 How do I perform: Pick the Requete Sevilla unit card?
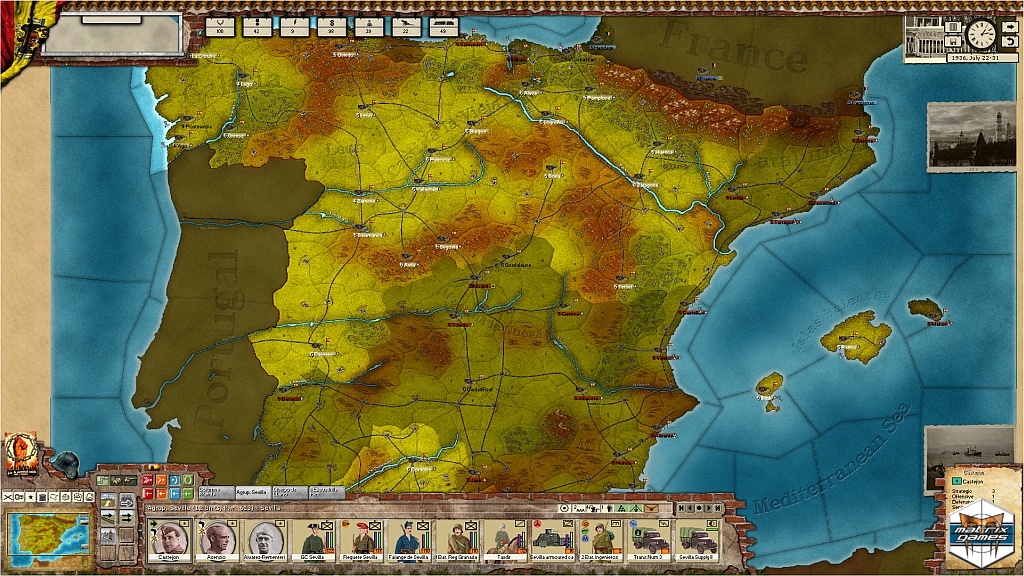point(361,541)
